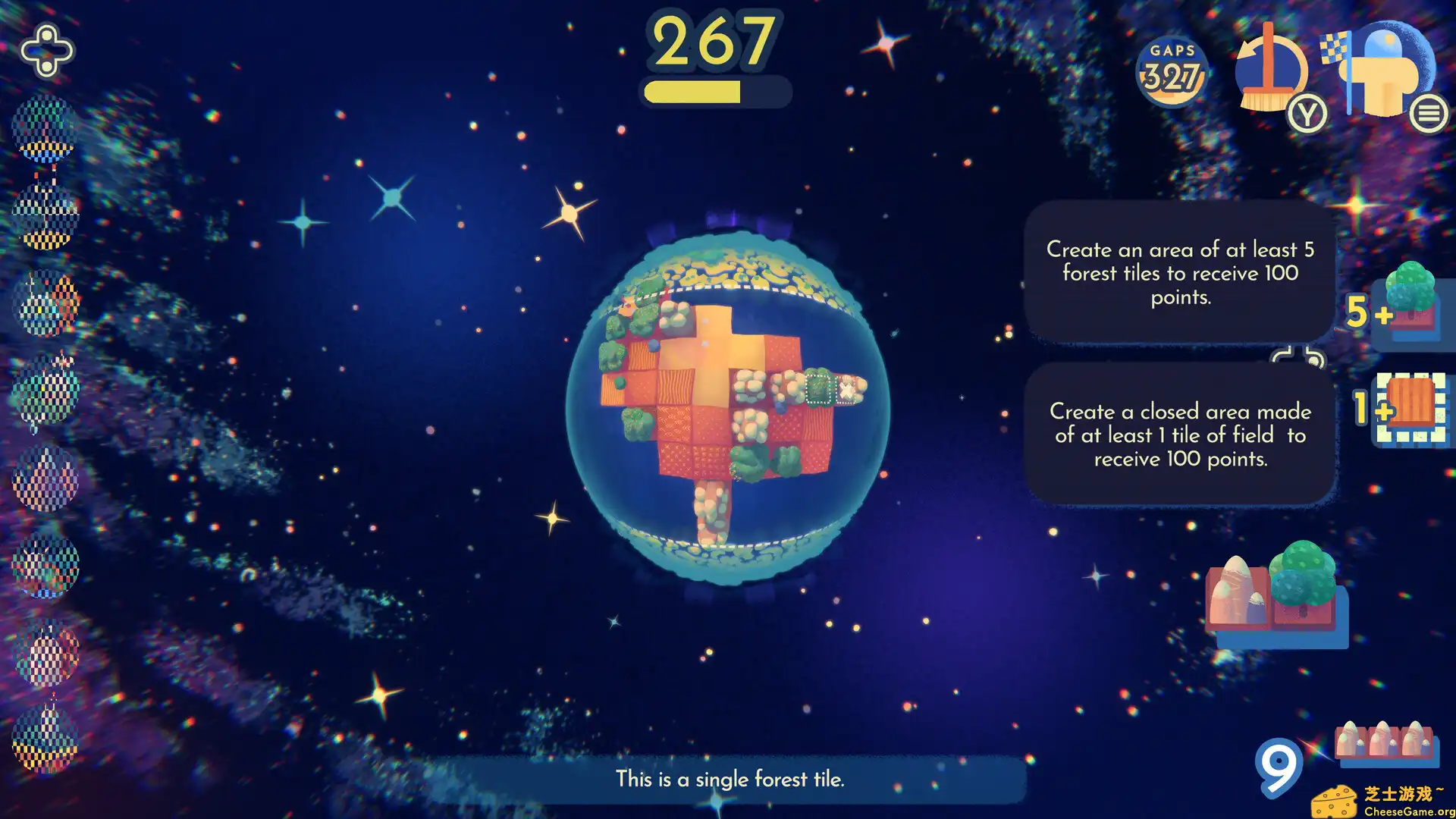Select the broom sweep tool icon

tap(1270, 72)
